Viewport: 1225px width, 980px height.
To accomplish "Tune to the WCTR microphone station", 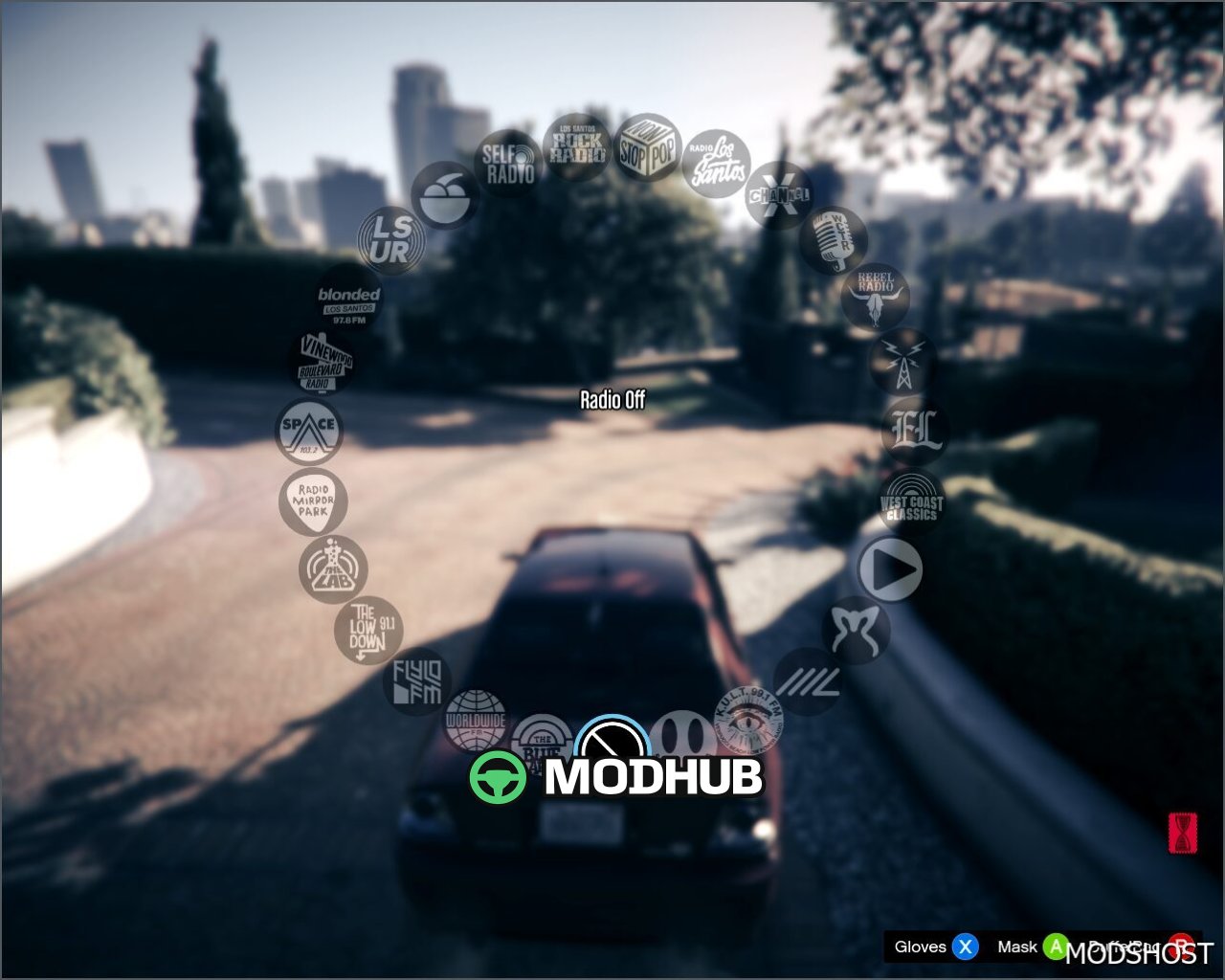I will (x=833, y=239).
